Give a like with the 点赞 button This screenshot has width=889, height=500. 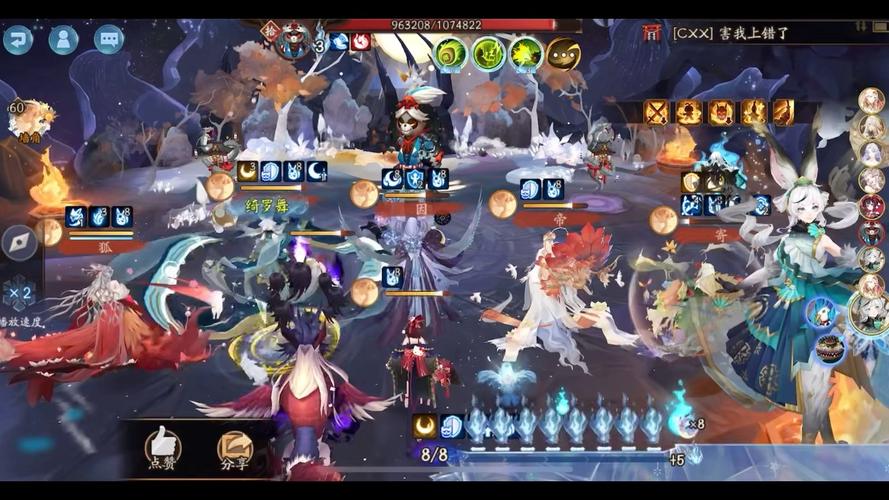point(162,447)
